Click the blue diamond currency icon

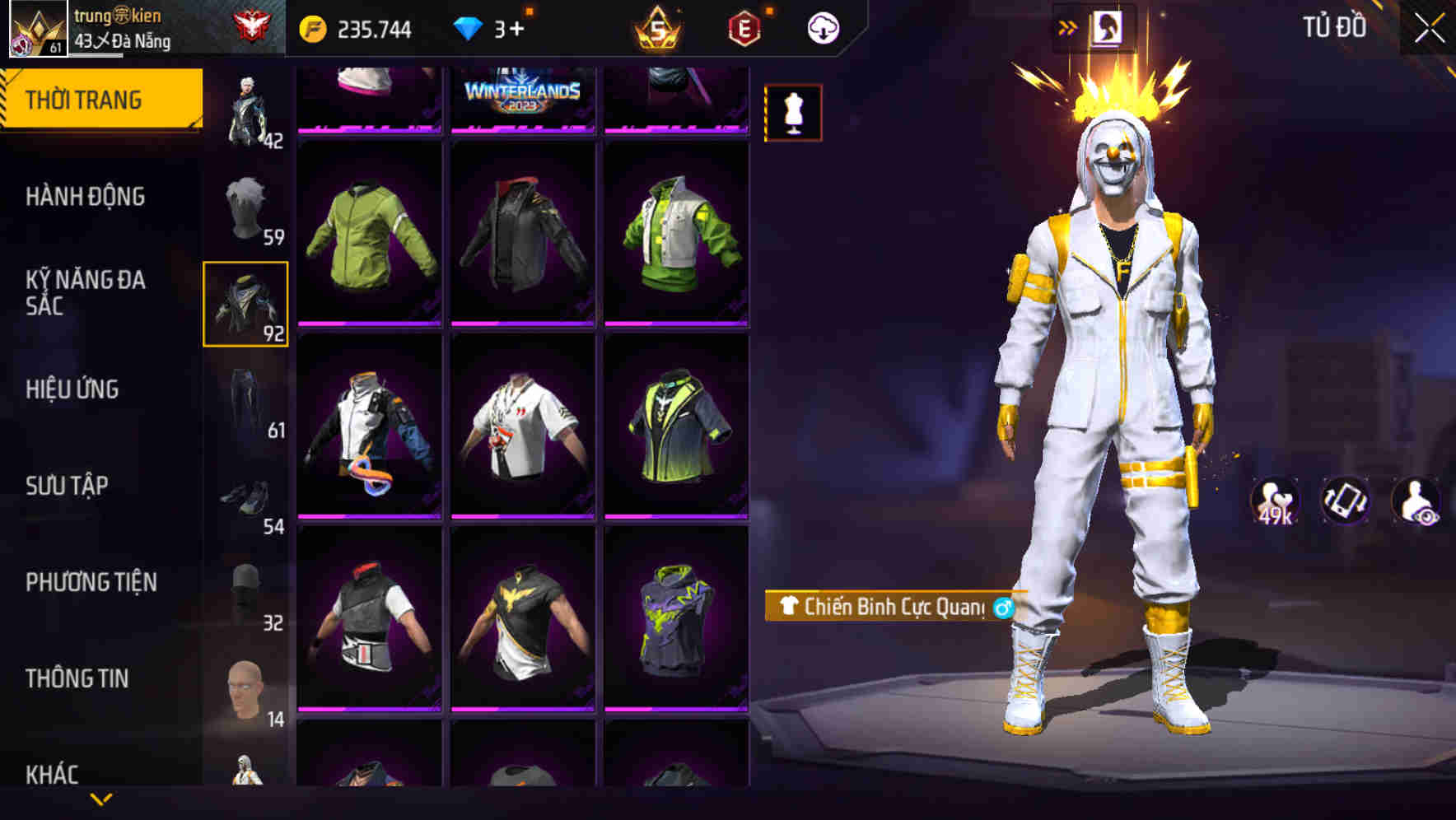(x=469, y=27)
